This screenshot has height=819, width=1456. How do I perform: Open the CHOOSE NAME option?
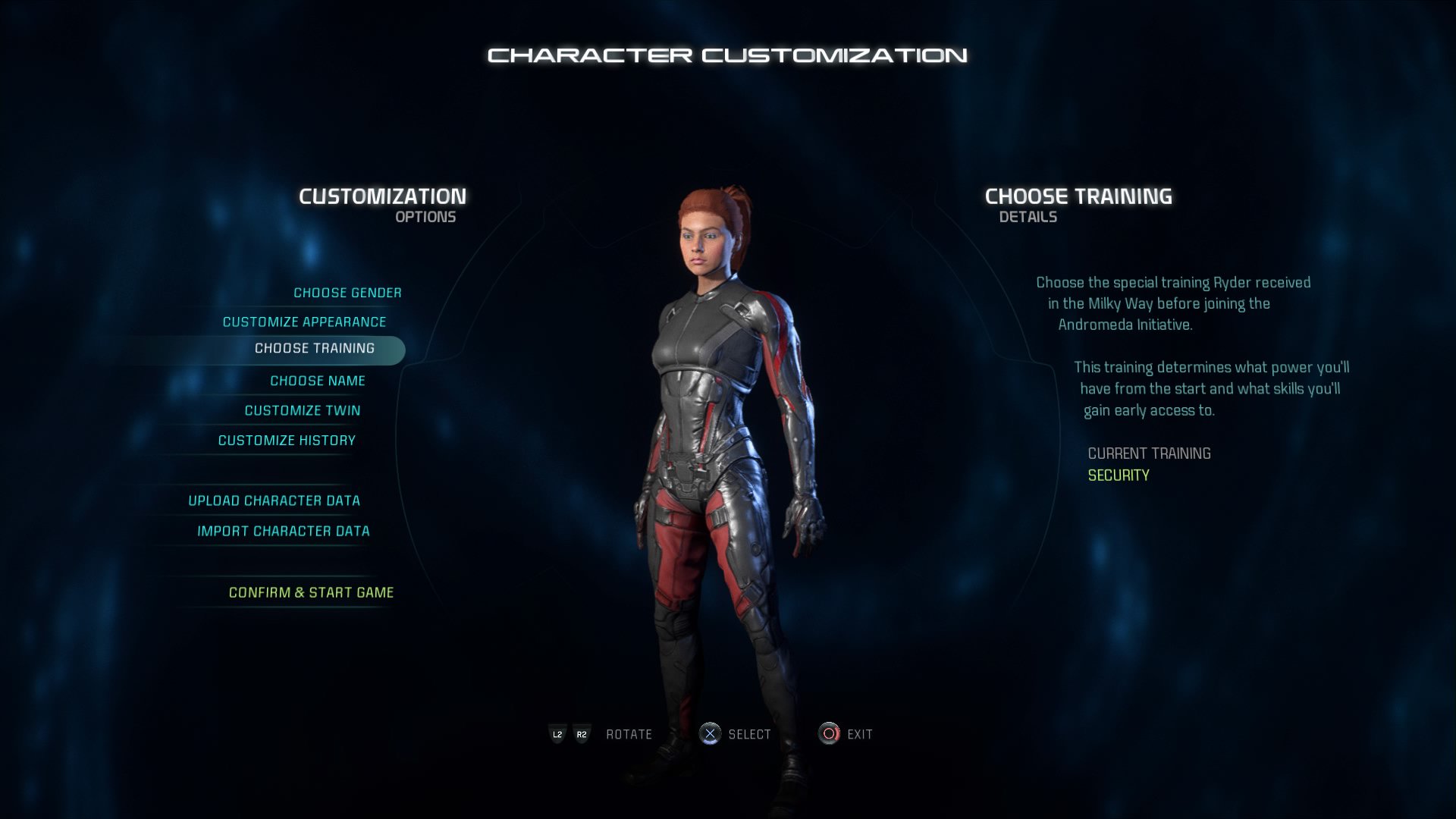coord(318,381)
